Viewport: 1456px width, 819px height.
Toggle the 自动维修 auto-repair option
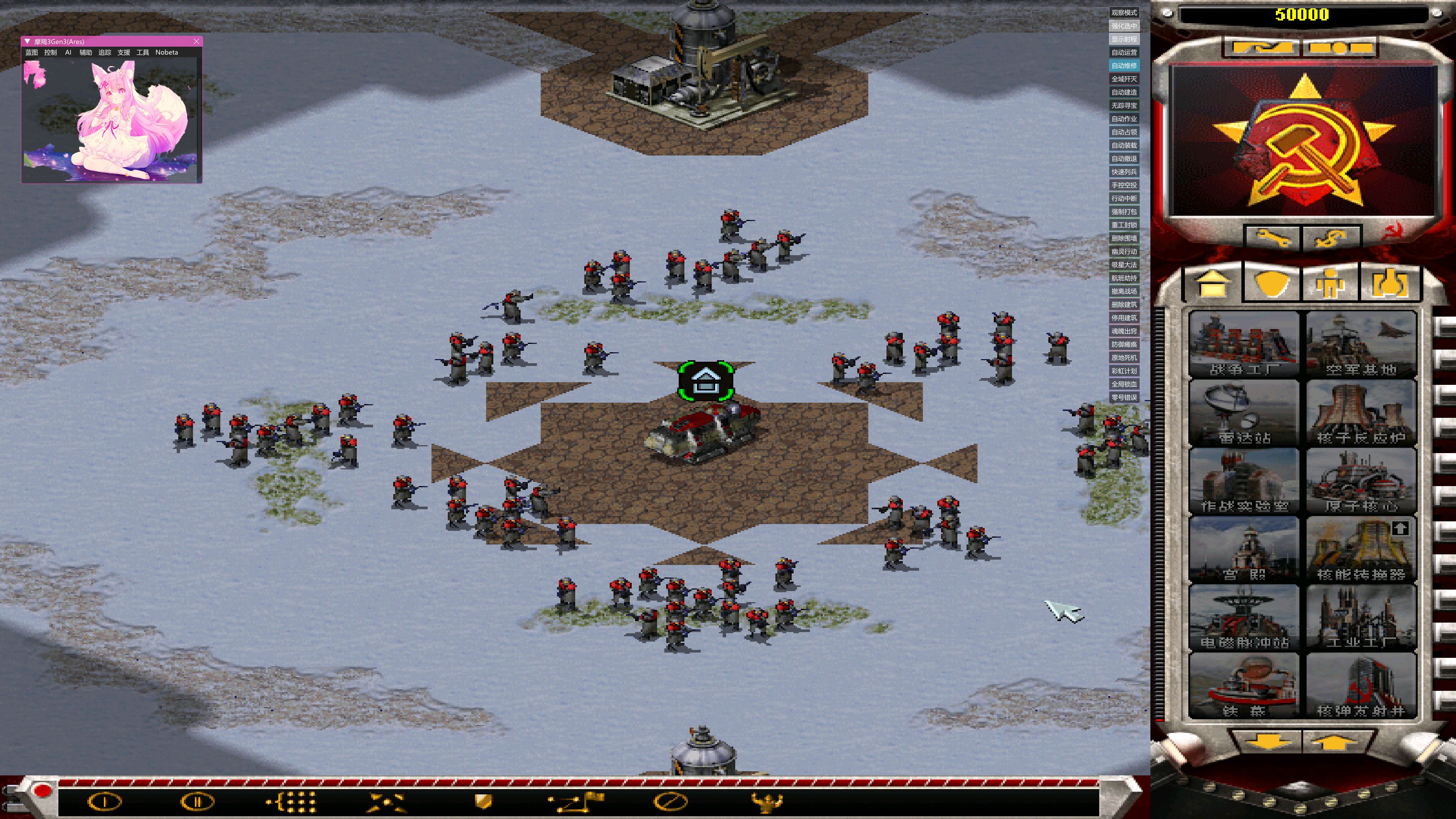pos(1123,66)
